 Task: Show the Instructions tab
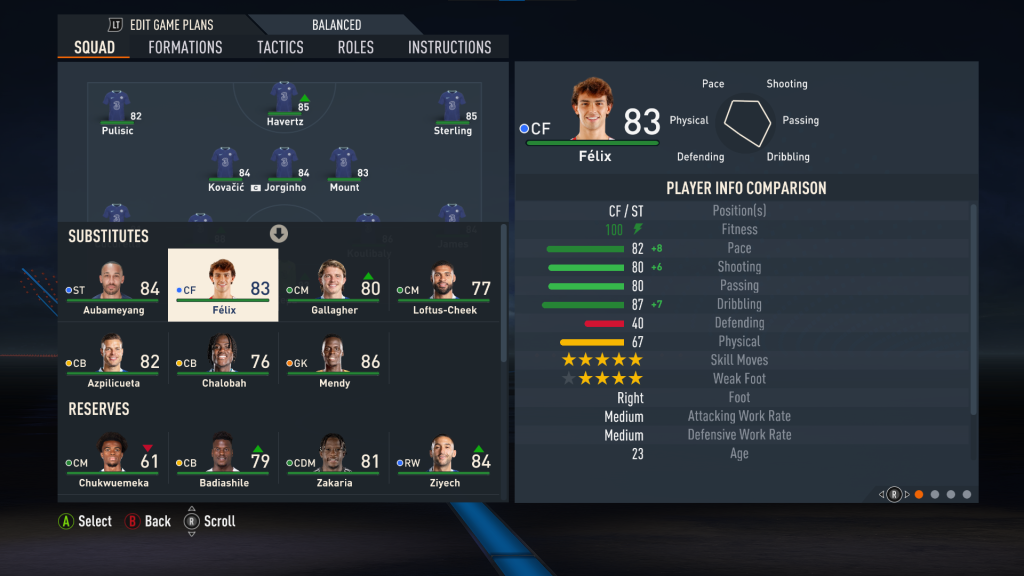pyautogui.click(x=449, y=47)
